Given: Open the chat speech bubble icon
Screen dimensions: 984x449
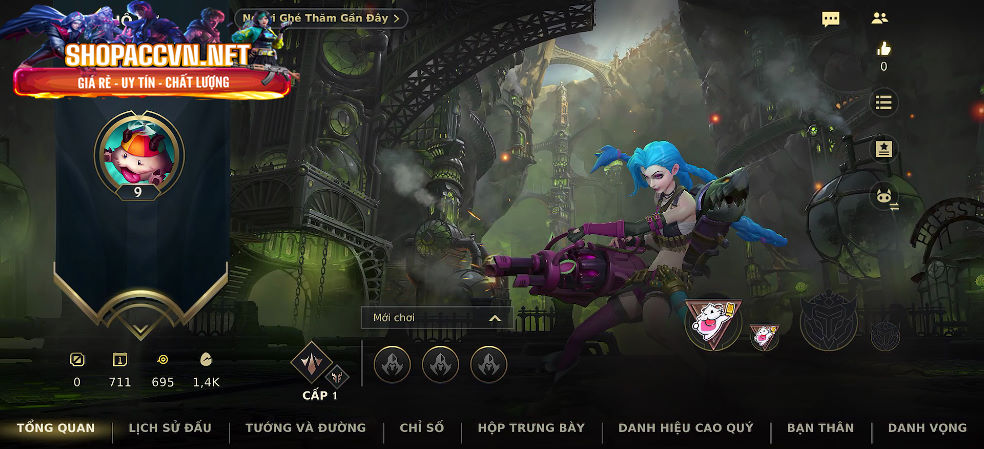Looking at the screenshot, I should [x=831, y=19].
